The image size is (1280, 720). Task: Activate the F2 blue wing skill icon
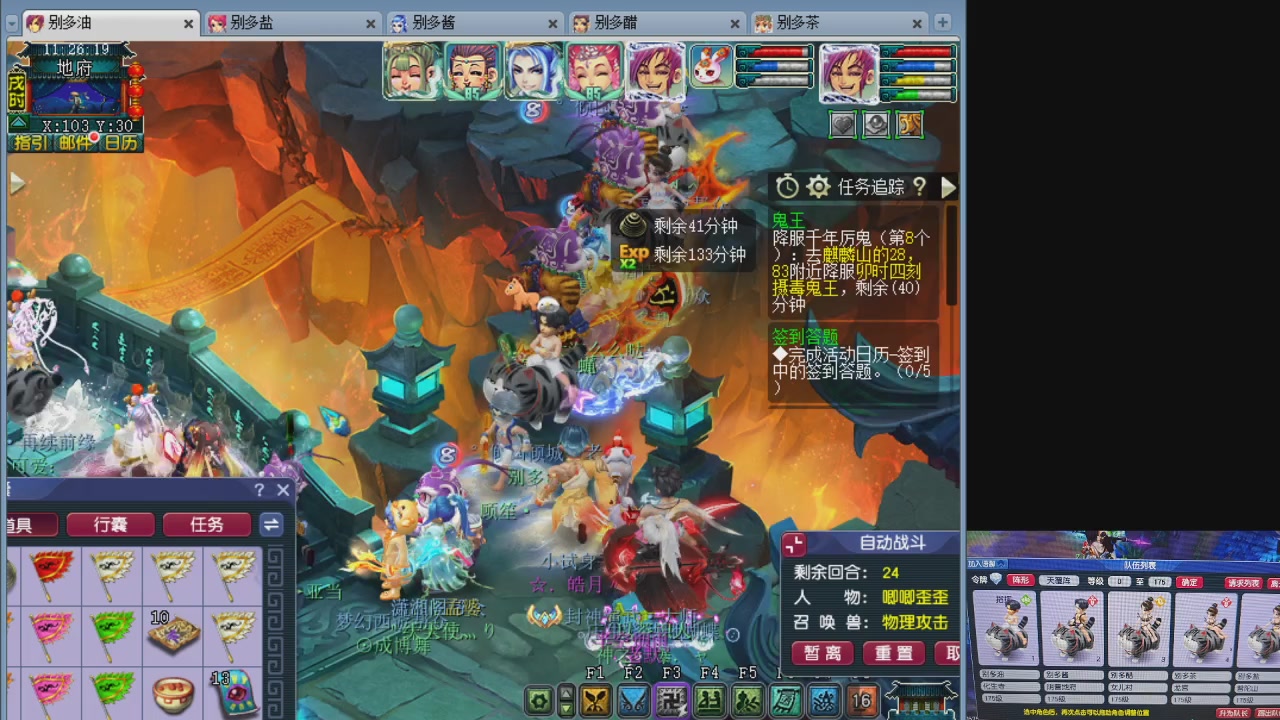633,700
